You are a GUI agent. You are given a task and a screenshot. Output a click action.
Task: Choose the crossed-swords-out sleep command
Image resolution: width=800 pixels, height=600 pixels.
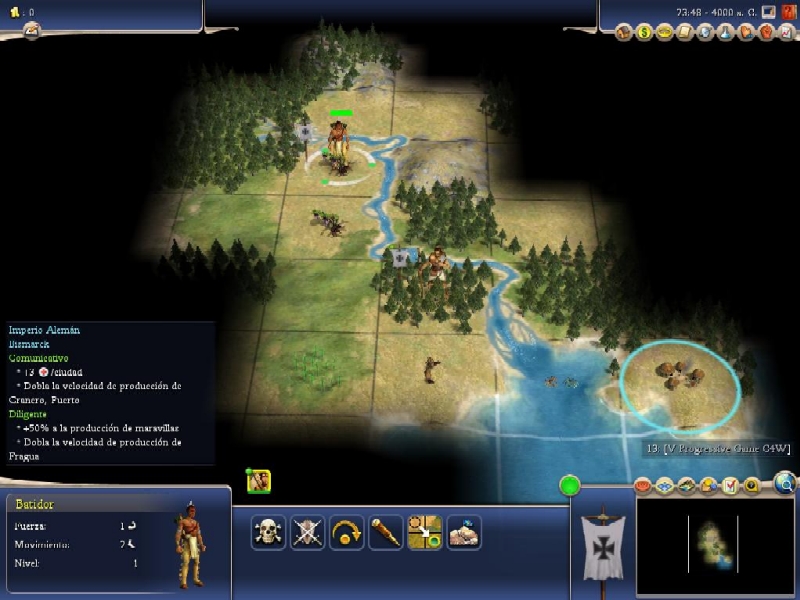[x=307, y=532]
